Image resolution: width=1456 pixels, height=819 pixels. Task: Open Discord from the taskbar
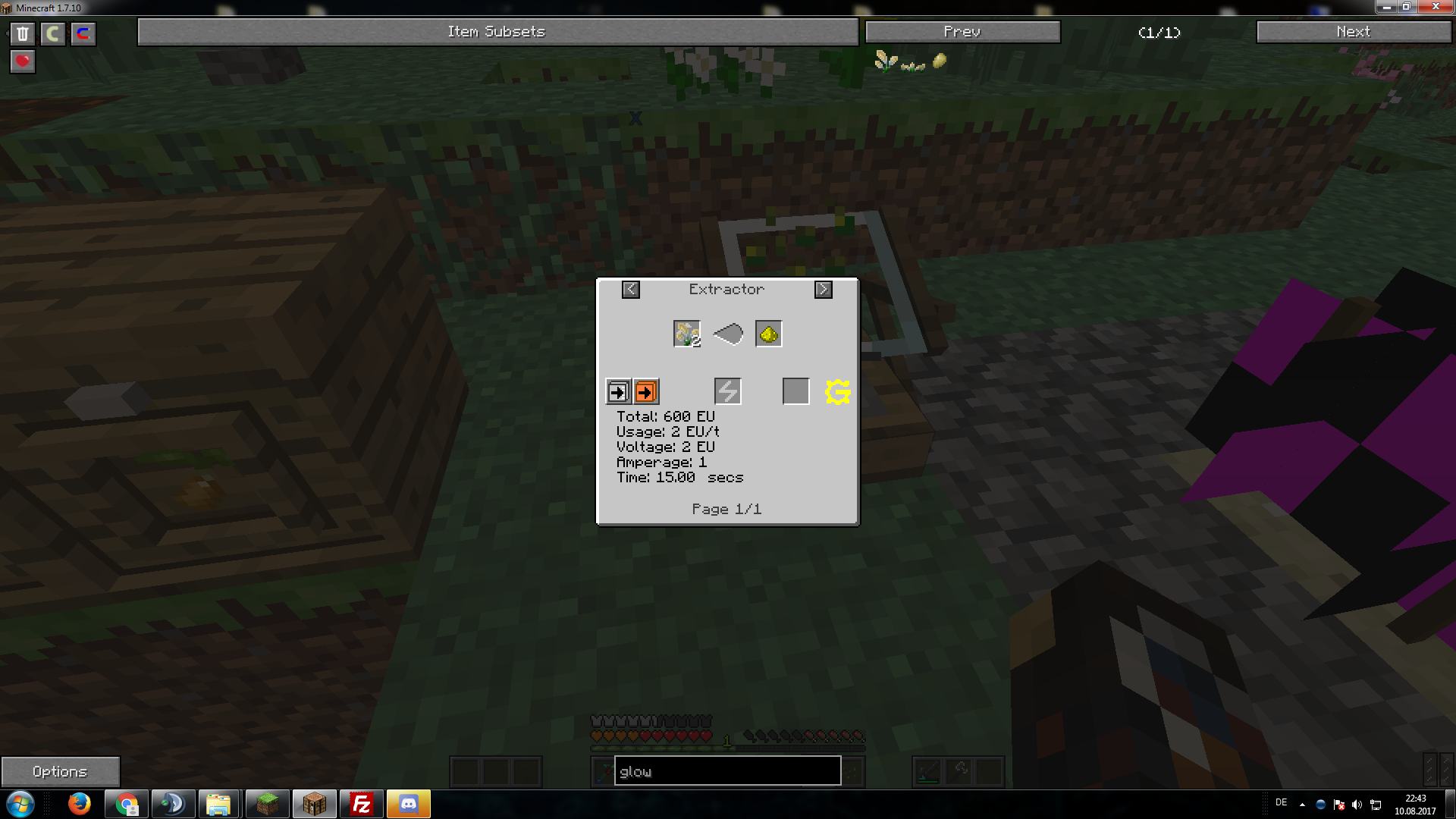click(x=409, y=804)
